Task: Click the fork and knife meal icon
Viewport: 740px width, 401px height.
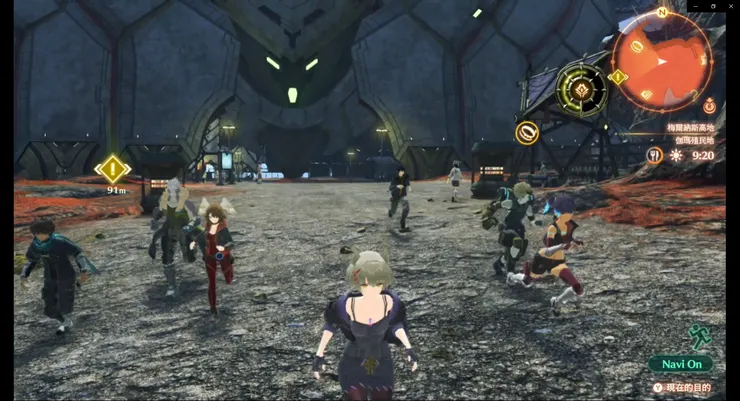Action: tap(654, 155)
